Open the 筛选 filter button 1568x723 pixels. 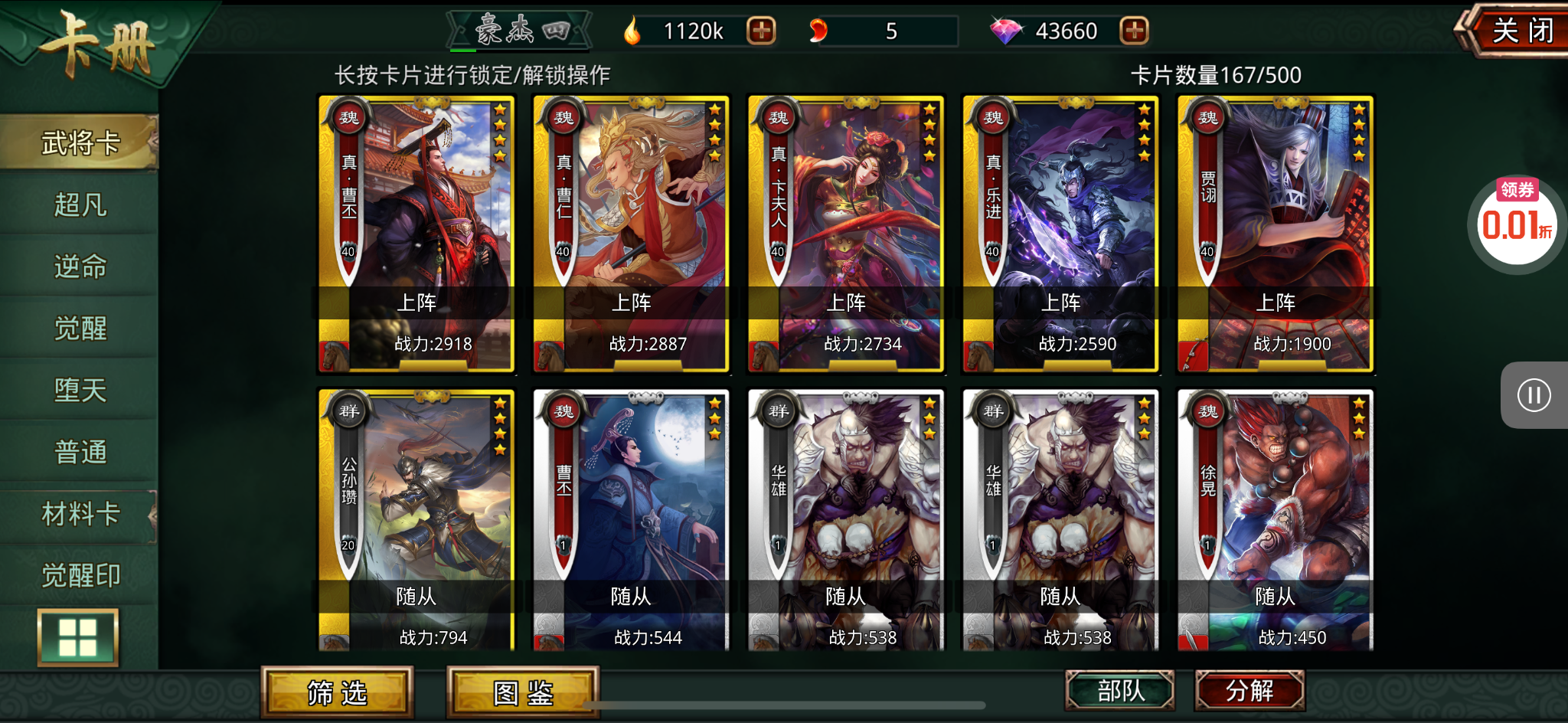337,693
